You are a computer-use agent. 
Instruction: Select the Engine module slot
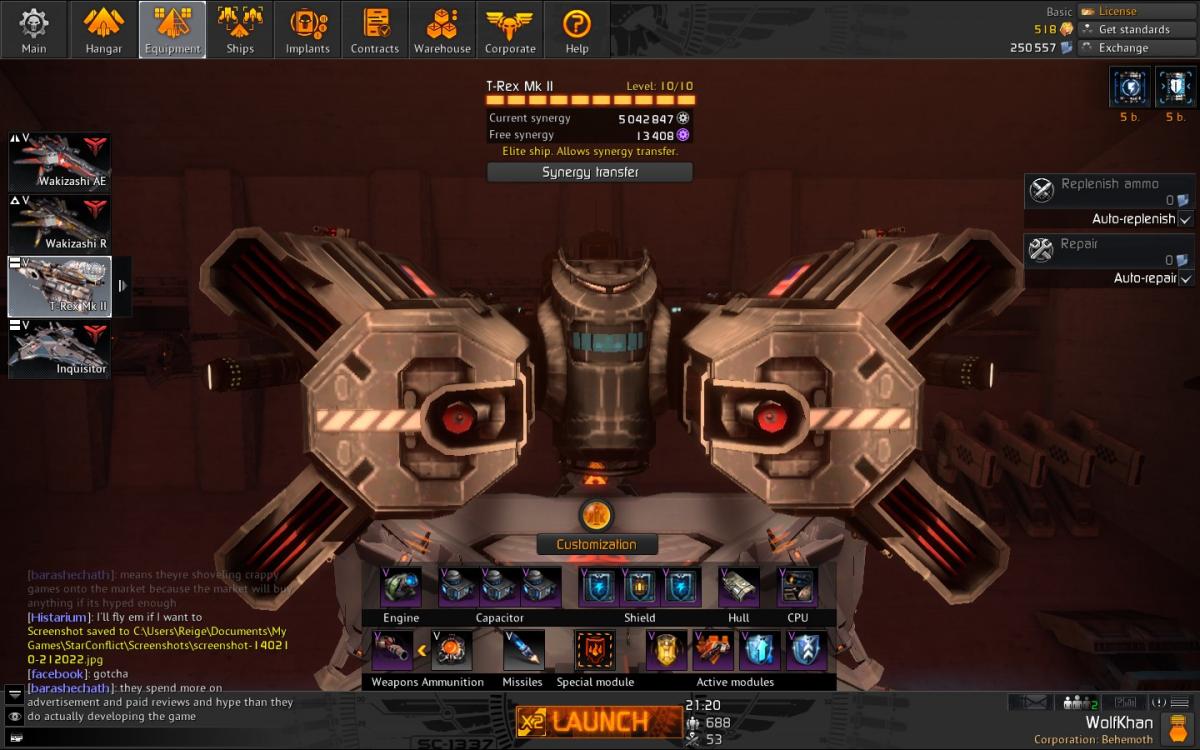coord(401,588)
